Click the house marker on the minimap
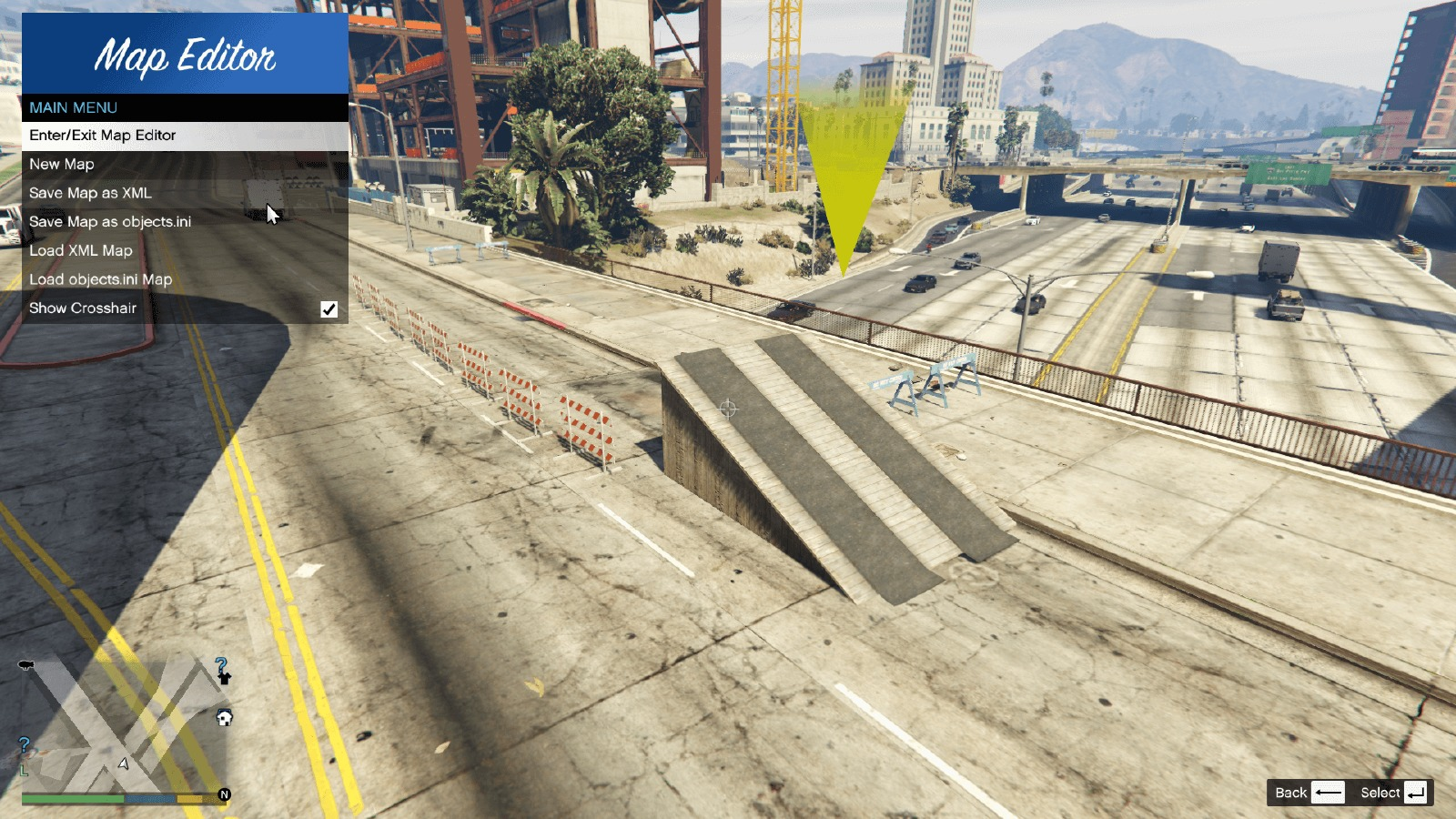 point(224,718)
